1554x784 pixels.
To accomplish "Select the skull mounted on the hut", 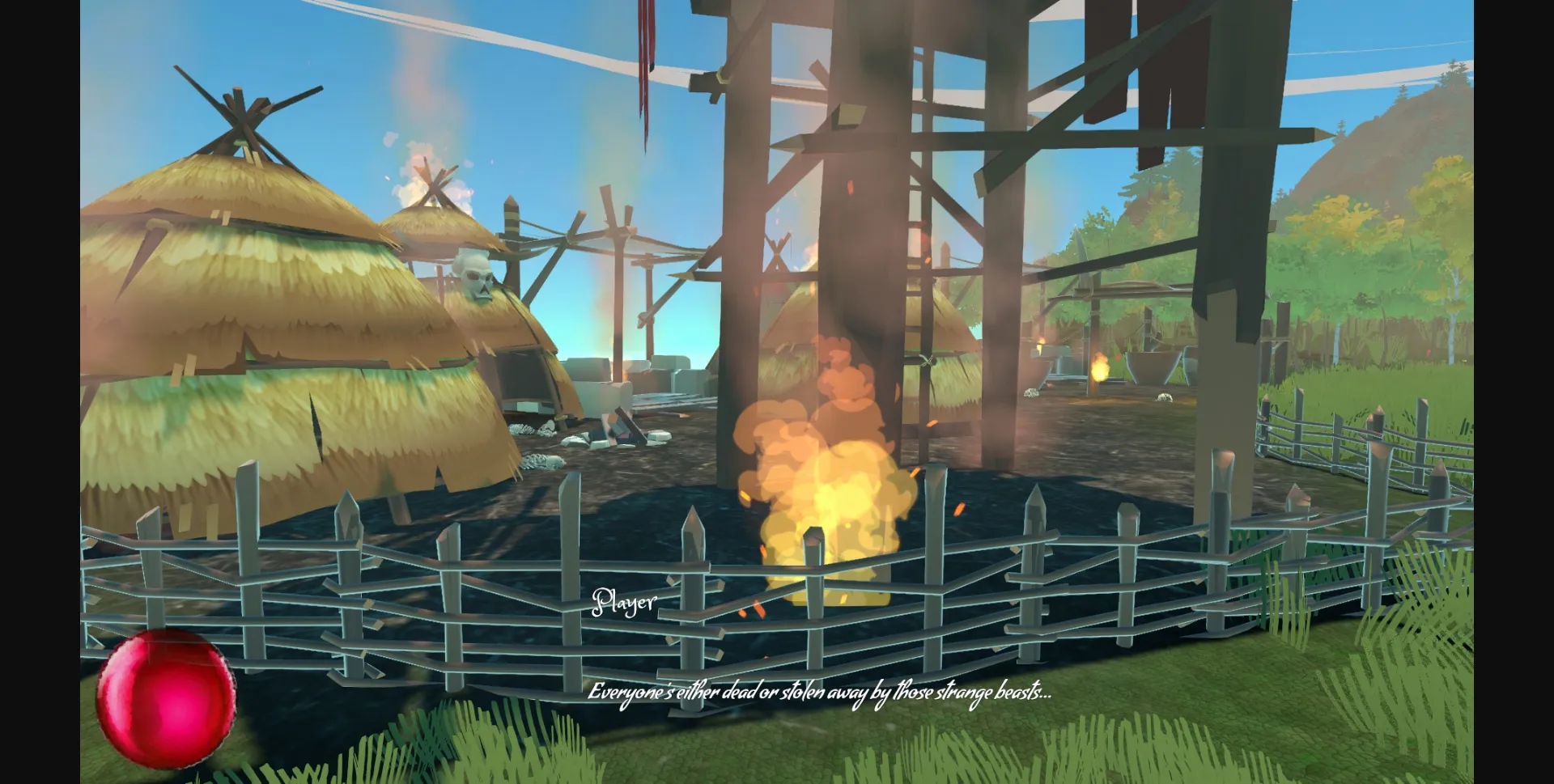I will (x=477, y=278).
